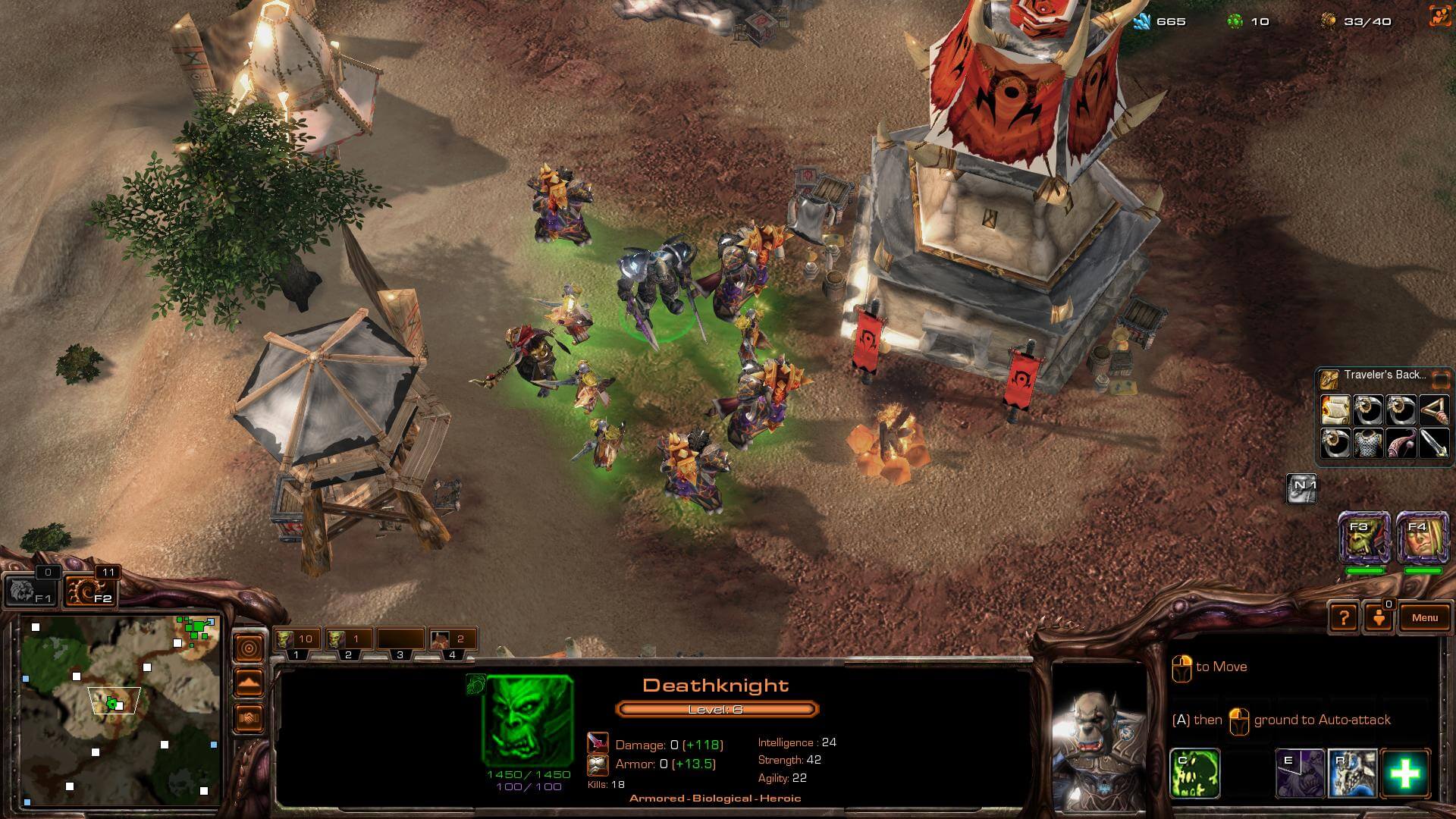The image size is (1456, 819).
Task: Activate the frost R ability
Action: 1352,773
